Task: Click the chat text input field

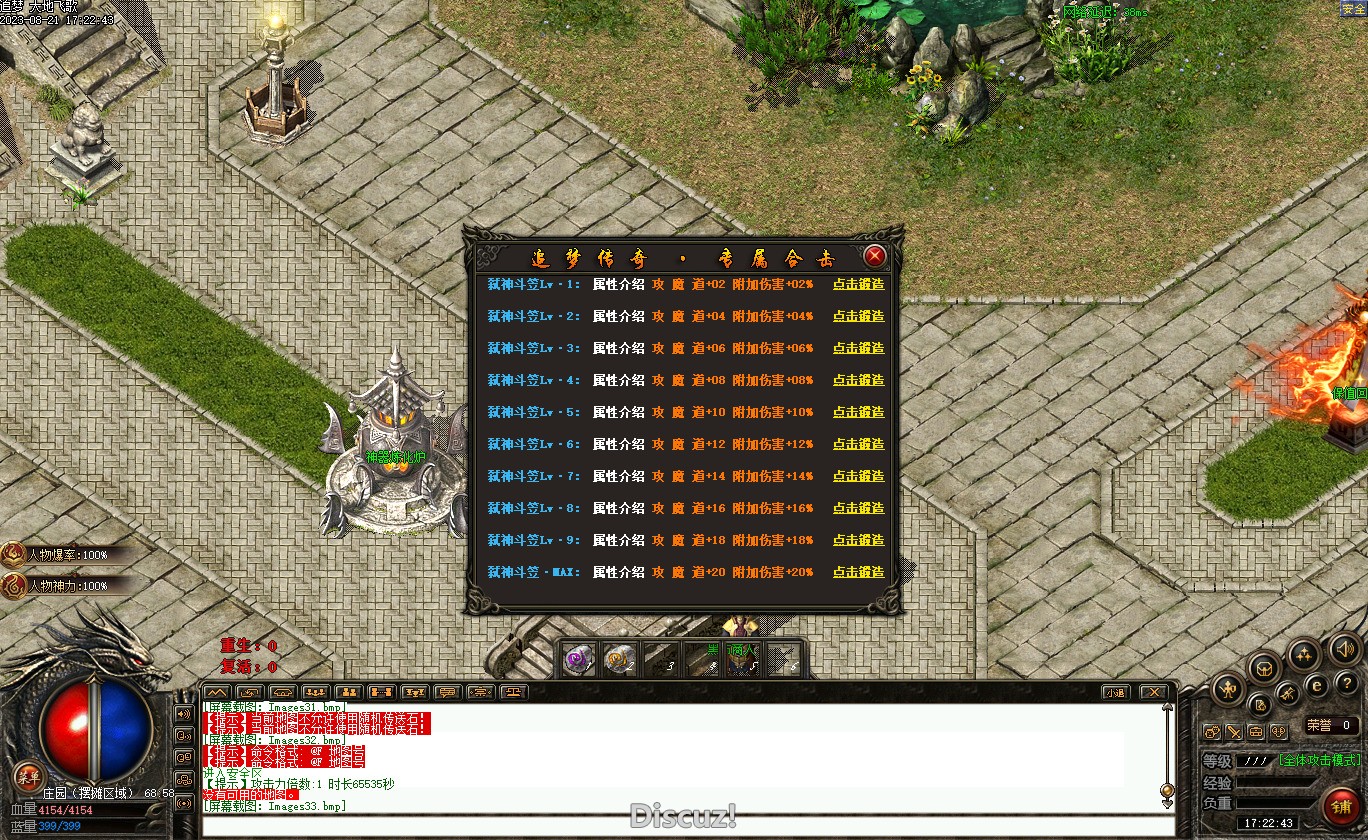Action: click(x=680, y=825)
